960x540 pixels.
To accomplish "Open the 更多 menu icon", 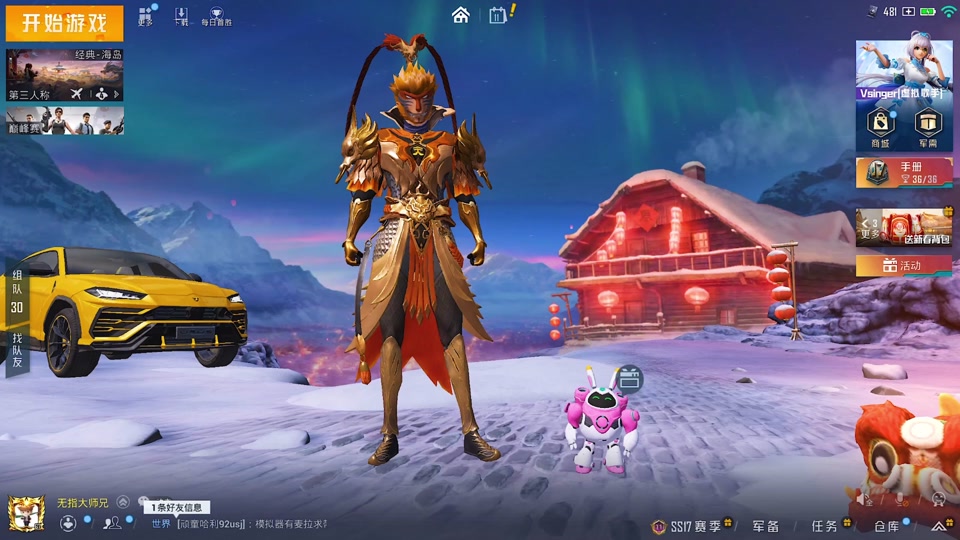I will pyautogui.click(x=146, y=16).
